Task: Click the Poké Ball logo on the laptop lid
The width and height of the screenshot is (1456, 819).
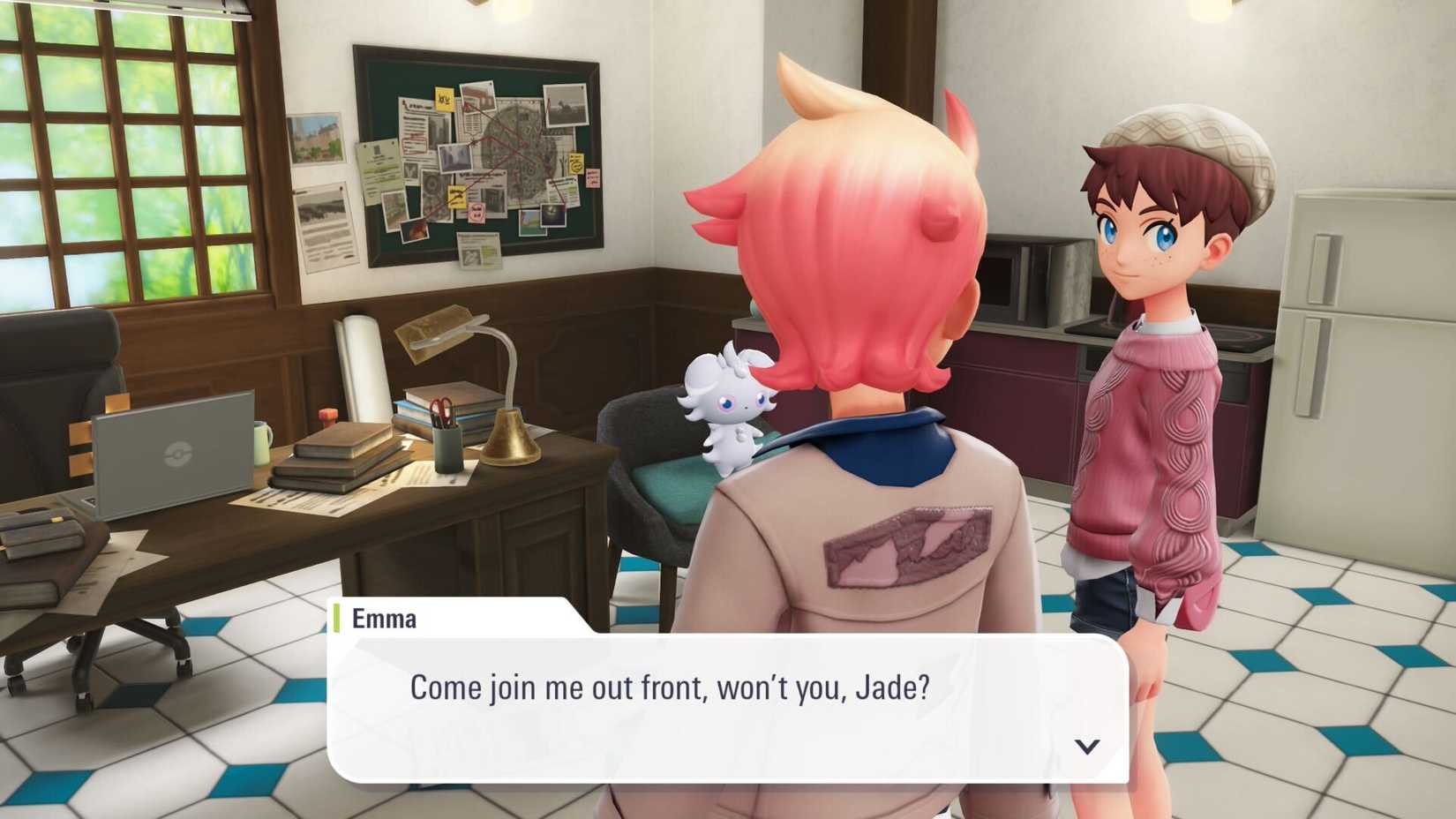Action: click(x=178, y=453)
